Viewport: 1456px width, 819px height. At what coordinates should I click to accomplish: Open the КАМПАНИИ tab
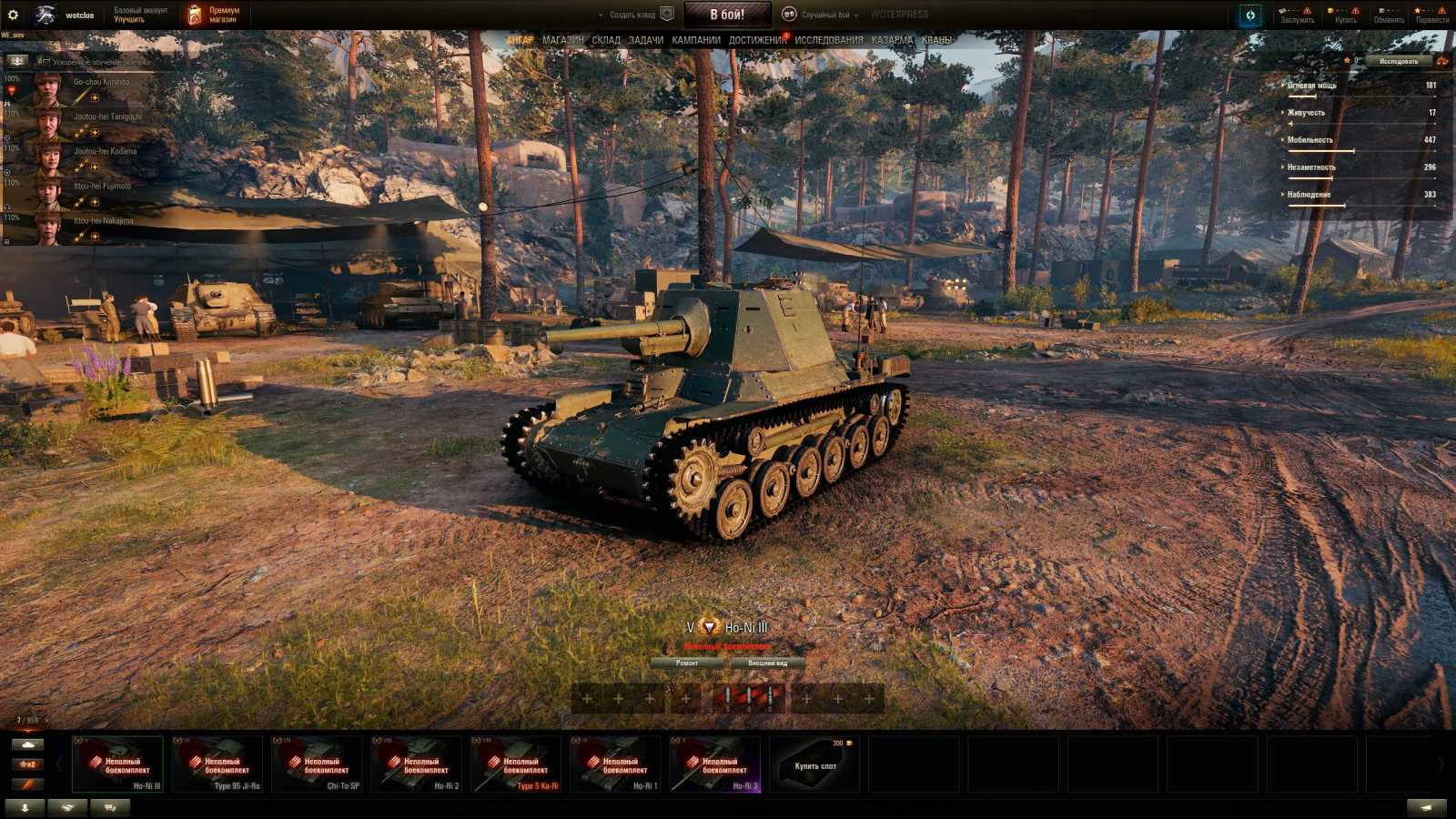click(x=696, y=40)
